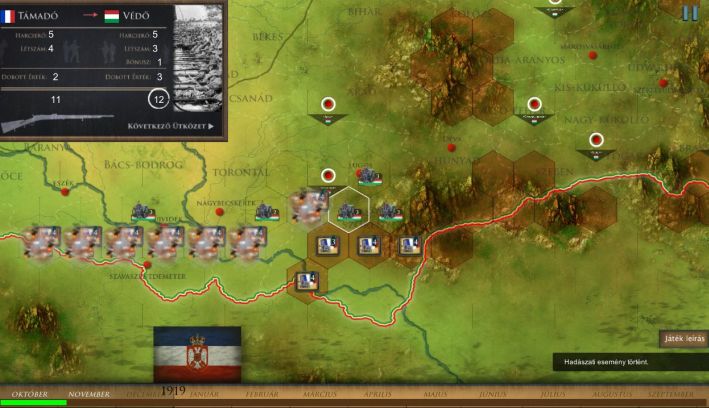Image resolution: width=709 pixels, height=408 pixels.
Task: Click the Következő Ütközet next battle button
Action: (x=170, y=126)
